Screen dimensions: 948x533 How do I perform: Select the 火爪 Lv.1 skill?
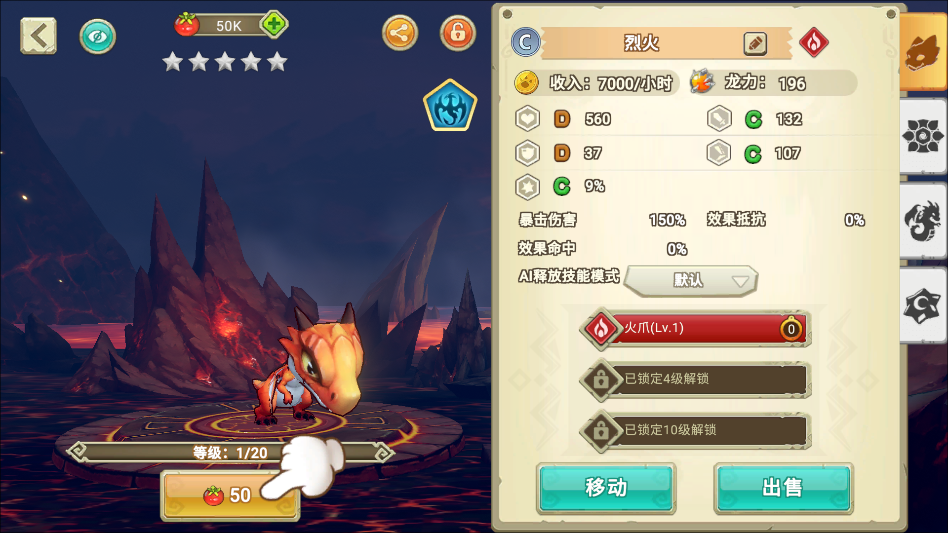[697, 328]
